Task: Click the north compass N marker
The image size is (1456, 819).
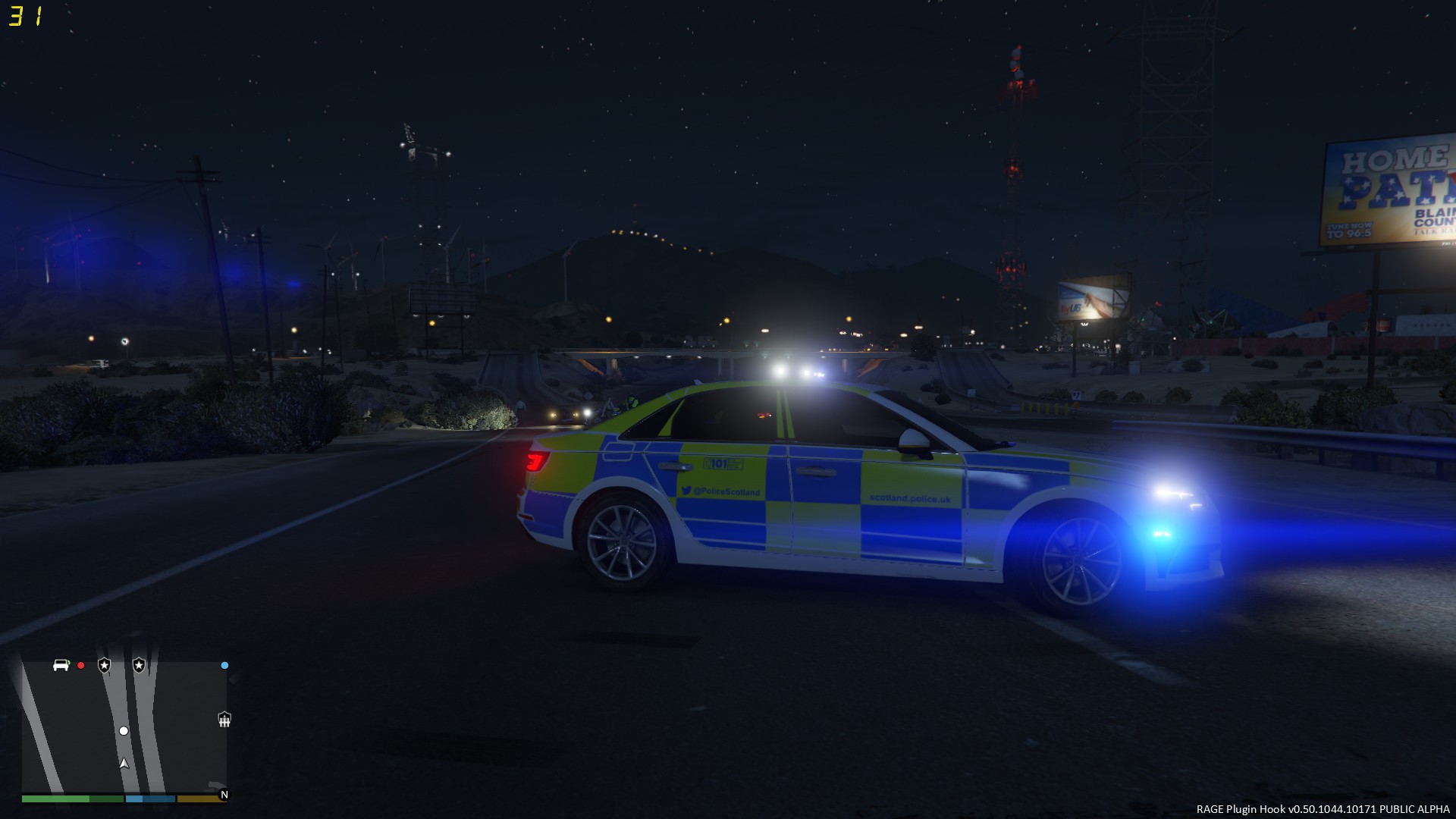Action: pyautogui.click(x=224, y=795)
